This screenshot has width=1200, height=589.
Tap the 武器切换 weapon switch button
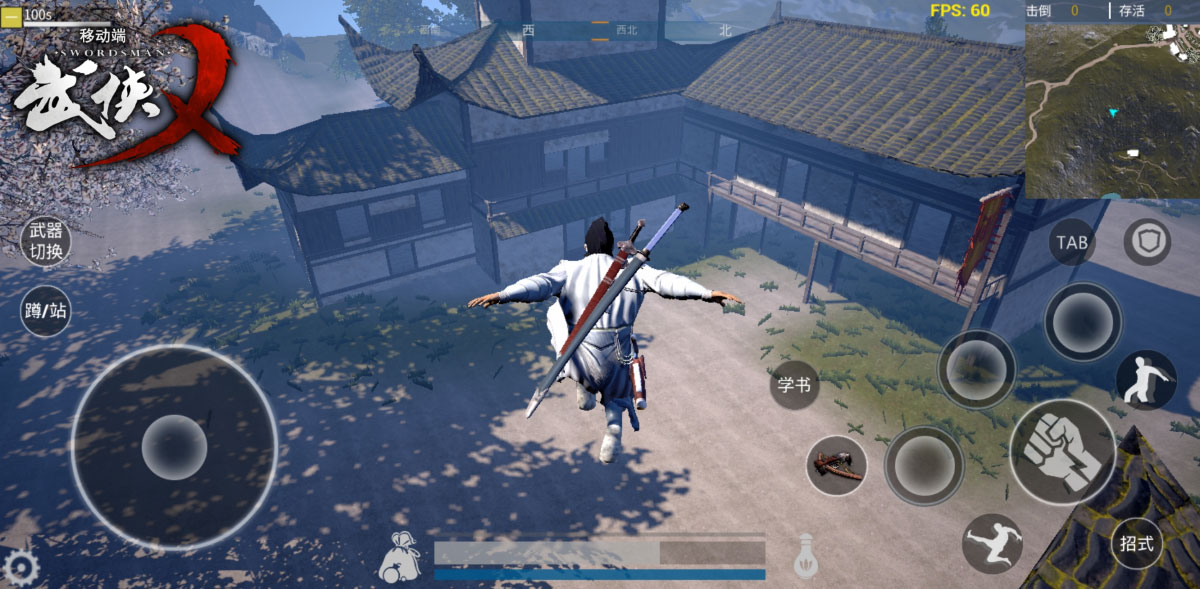pyautogui.click(x=46, y=241)
